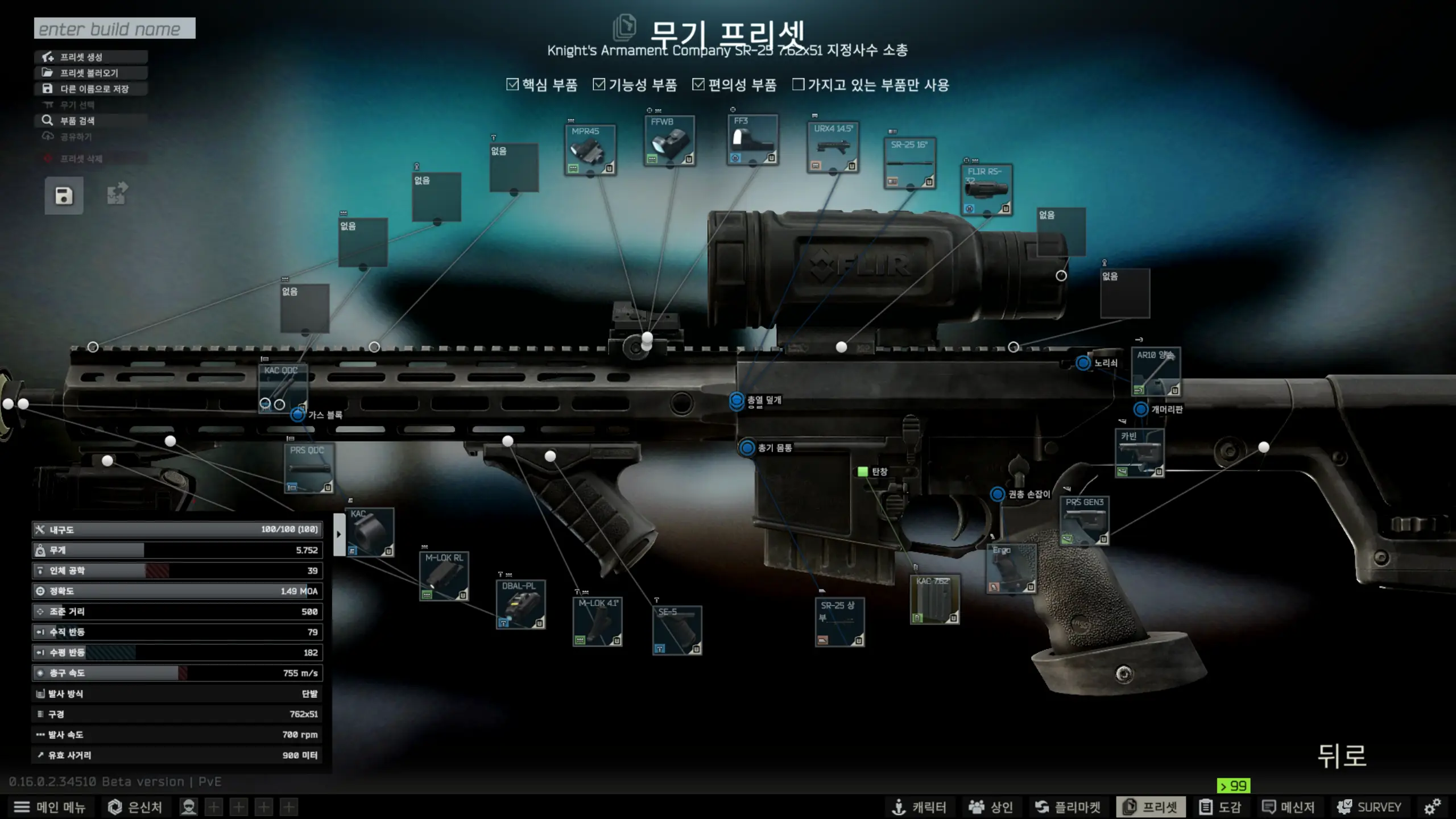Click 뒤로 to go back
This screenshot has width=1456, height=819.
(x=1342, y=756)
